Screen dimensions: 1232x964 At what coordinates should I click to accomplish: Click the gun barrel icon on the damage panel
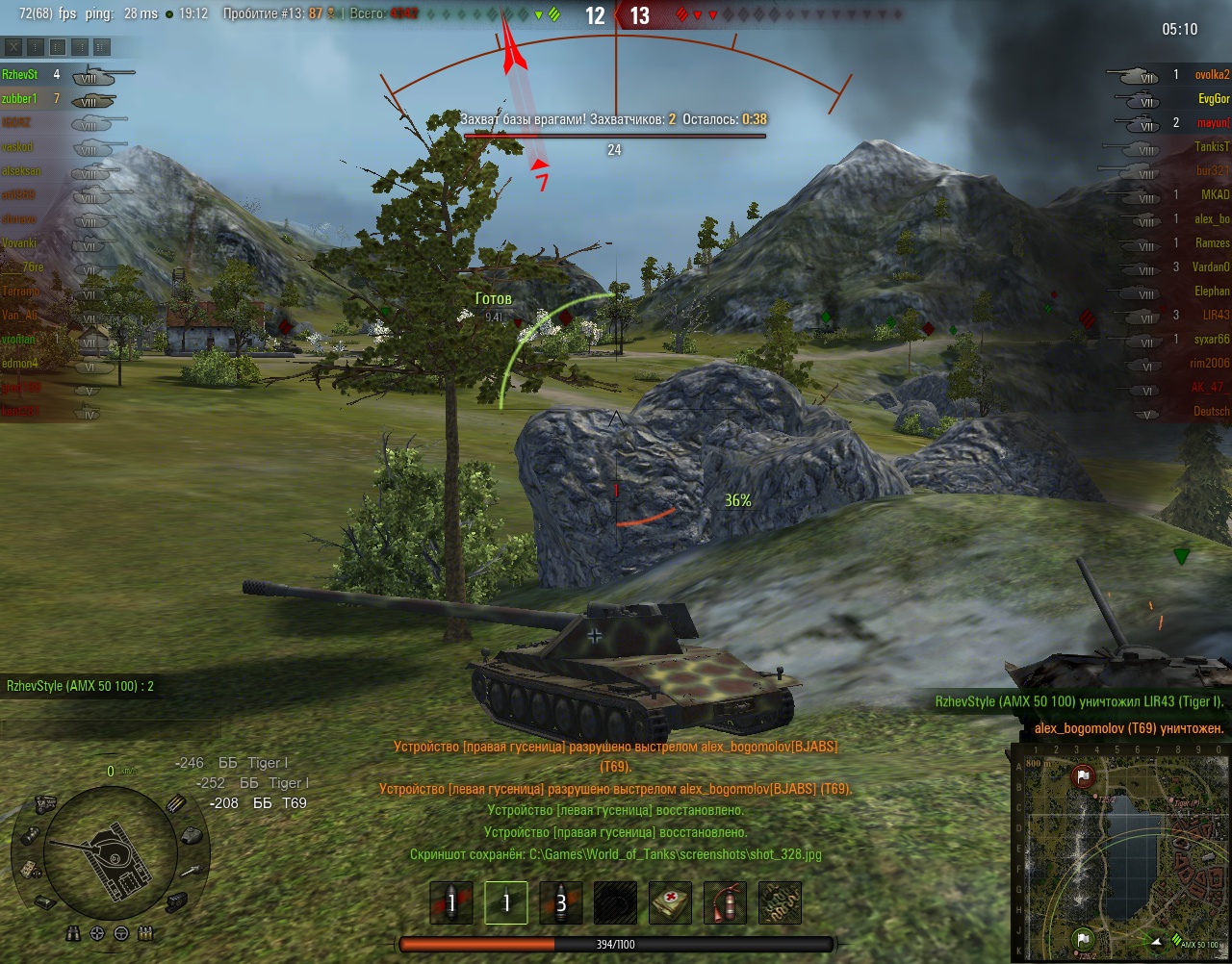pyautogui.click(x=192, y=872)
